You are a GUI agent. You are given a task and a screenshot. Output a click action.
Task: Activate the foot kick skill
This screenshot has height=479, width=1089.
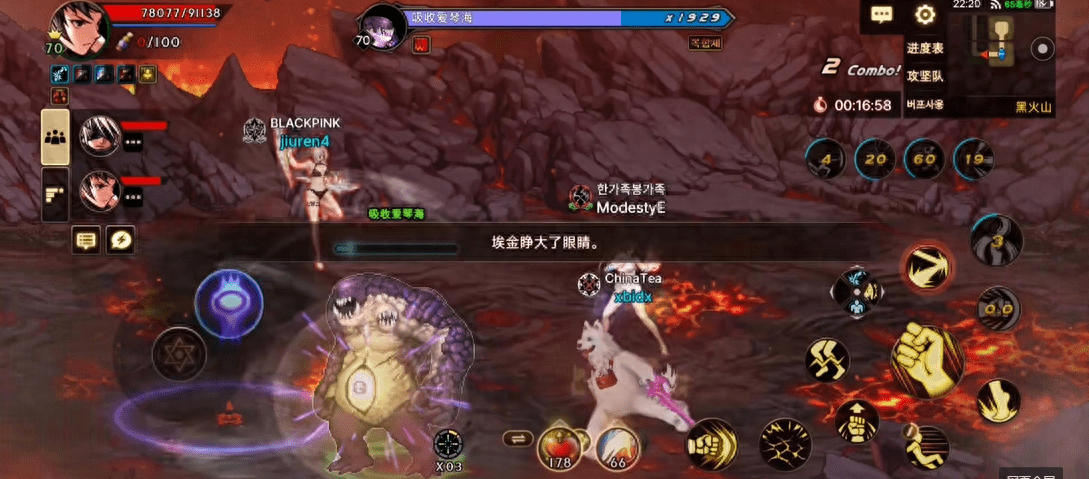pyautogui.click(x=998, y=400)
